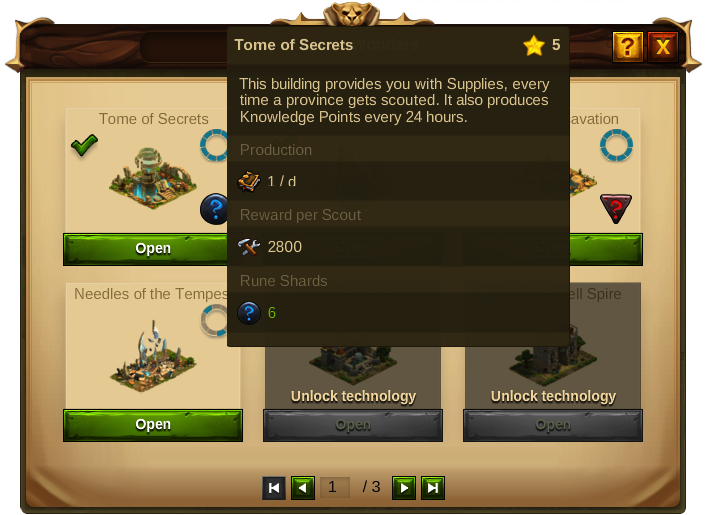Image resolution: width=708 pixels, height=515 pixels.
Task: Jump to the last wonders page
Action: pos(432,488)
